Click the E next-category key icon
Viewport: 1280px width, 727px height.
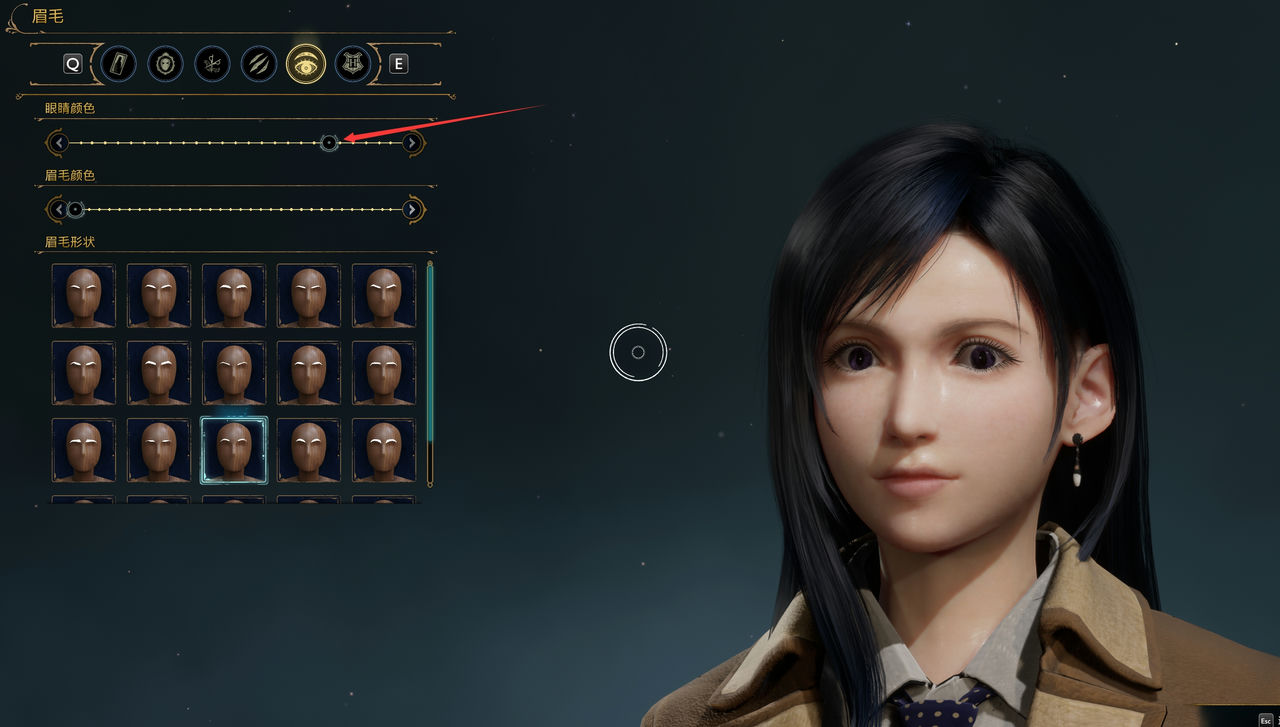click(398, 63)
